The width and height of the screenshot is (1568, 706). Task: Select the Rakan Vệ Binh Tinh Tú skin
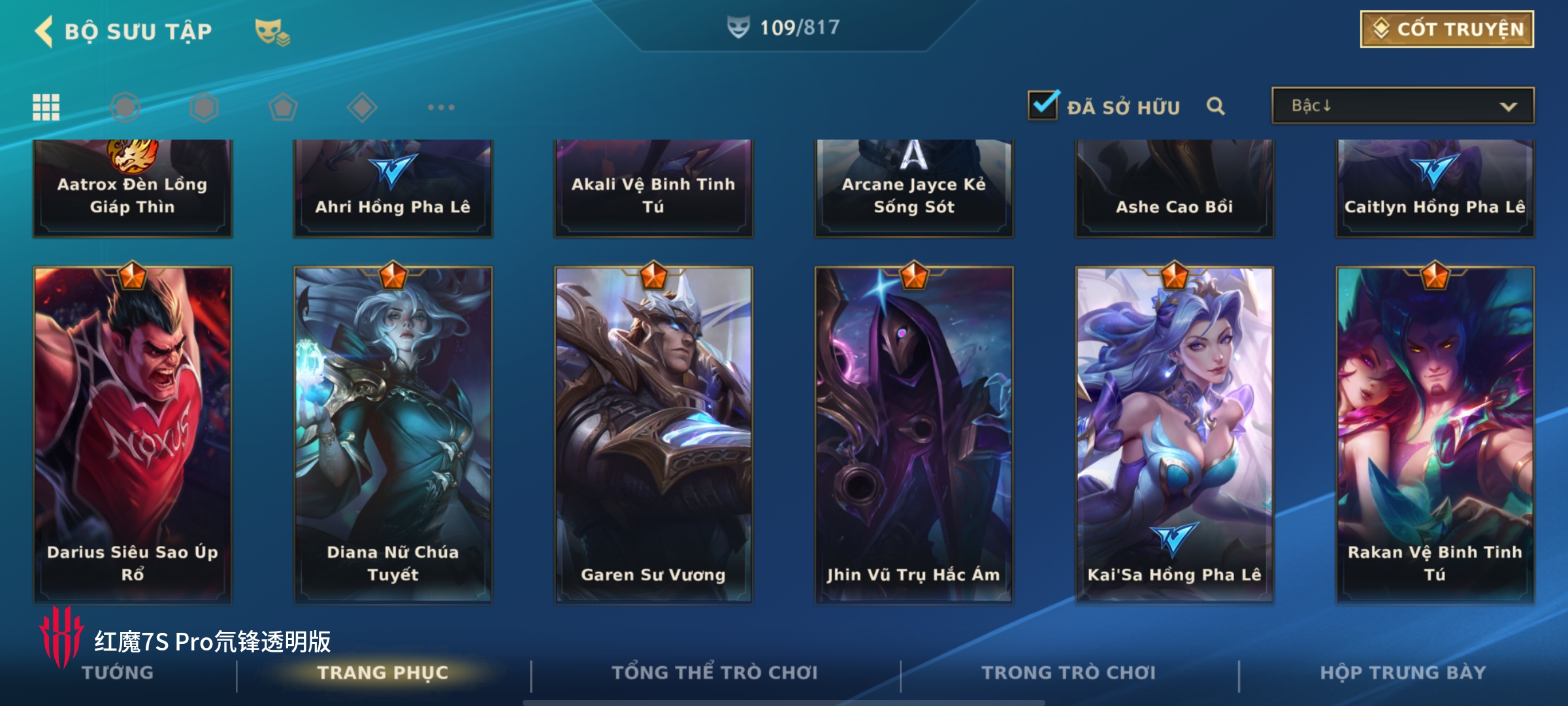pyautogui.click(x=1435, y=434)
